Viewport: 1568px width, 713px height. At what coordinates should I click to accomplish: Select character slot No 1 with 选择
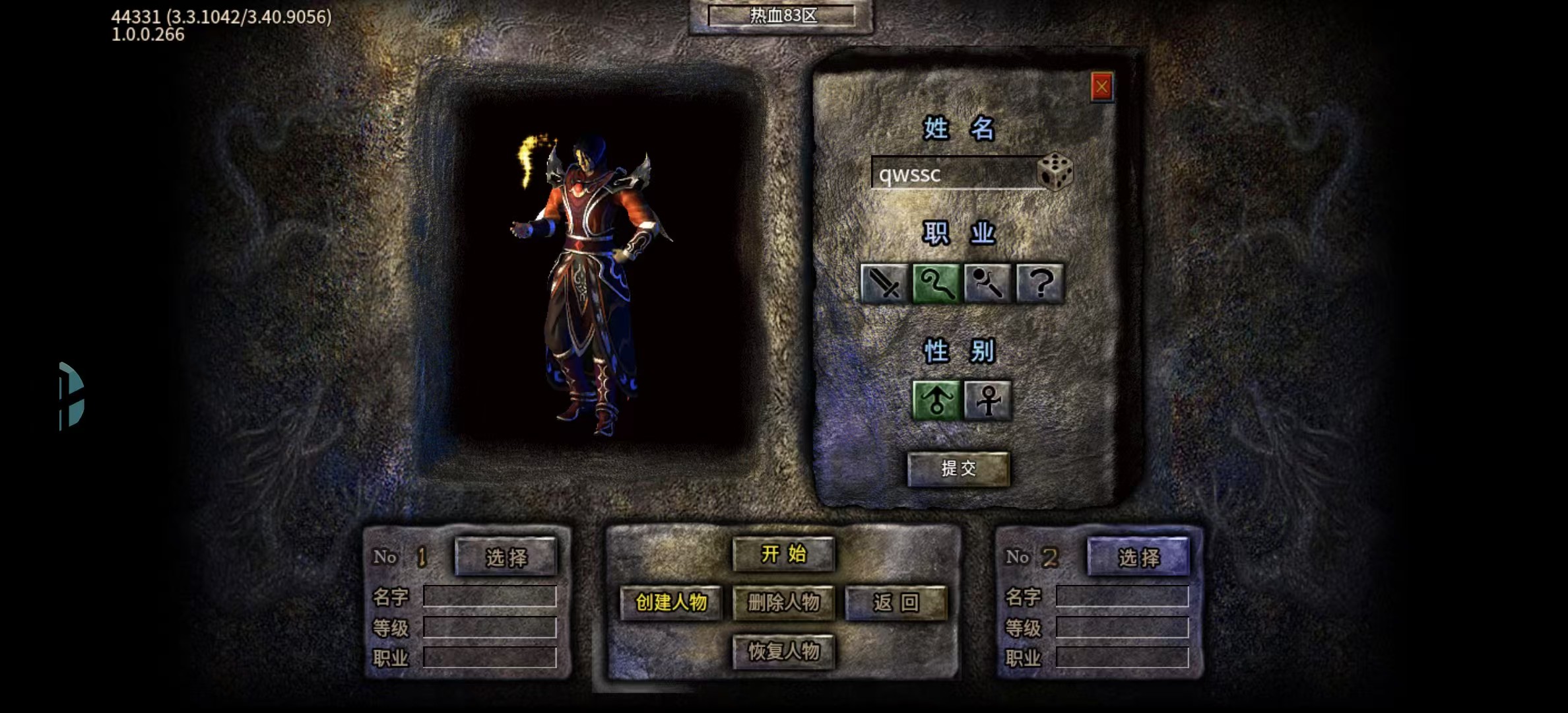point(506,557)
